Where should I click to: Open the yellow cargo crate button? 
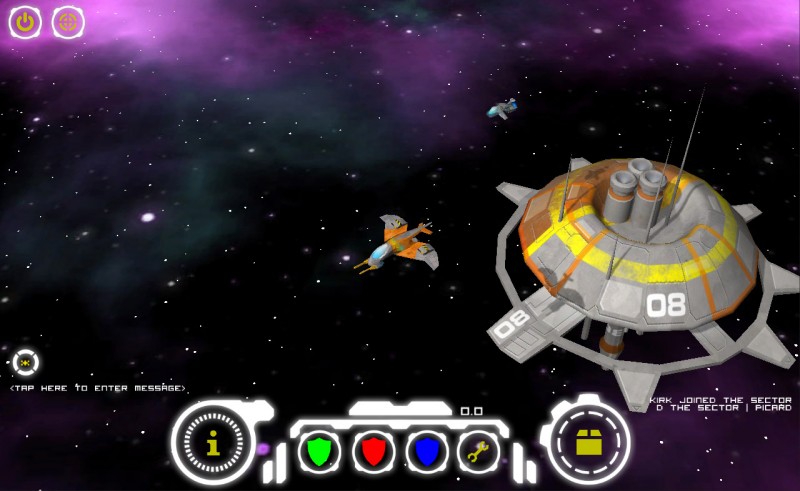589,443
